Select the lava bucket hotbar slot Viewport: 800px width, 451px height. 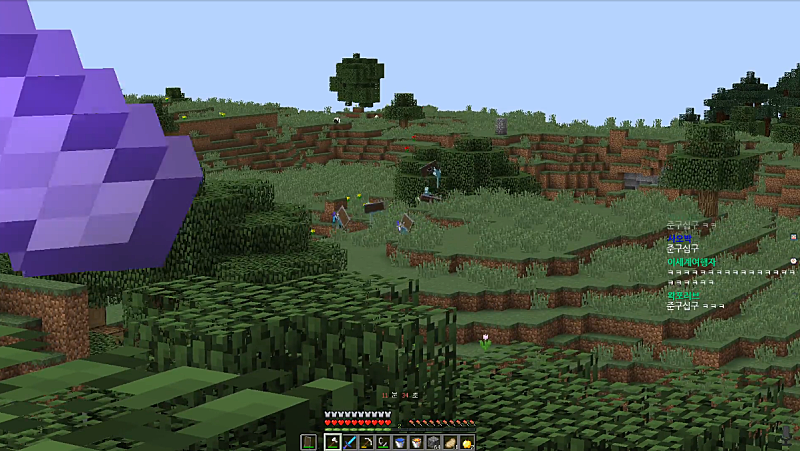[417, 442]
